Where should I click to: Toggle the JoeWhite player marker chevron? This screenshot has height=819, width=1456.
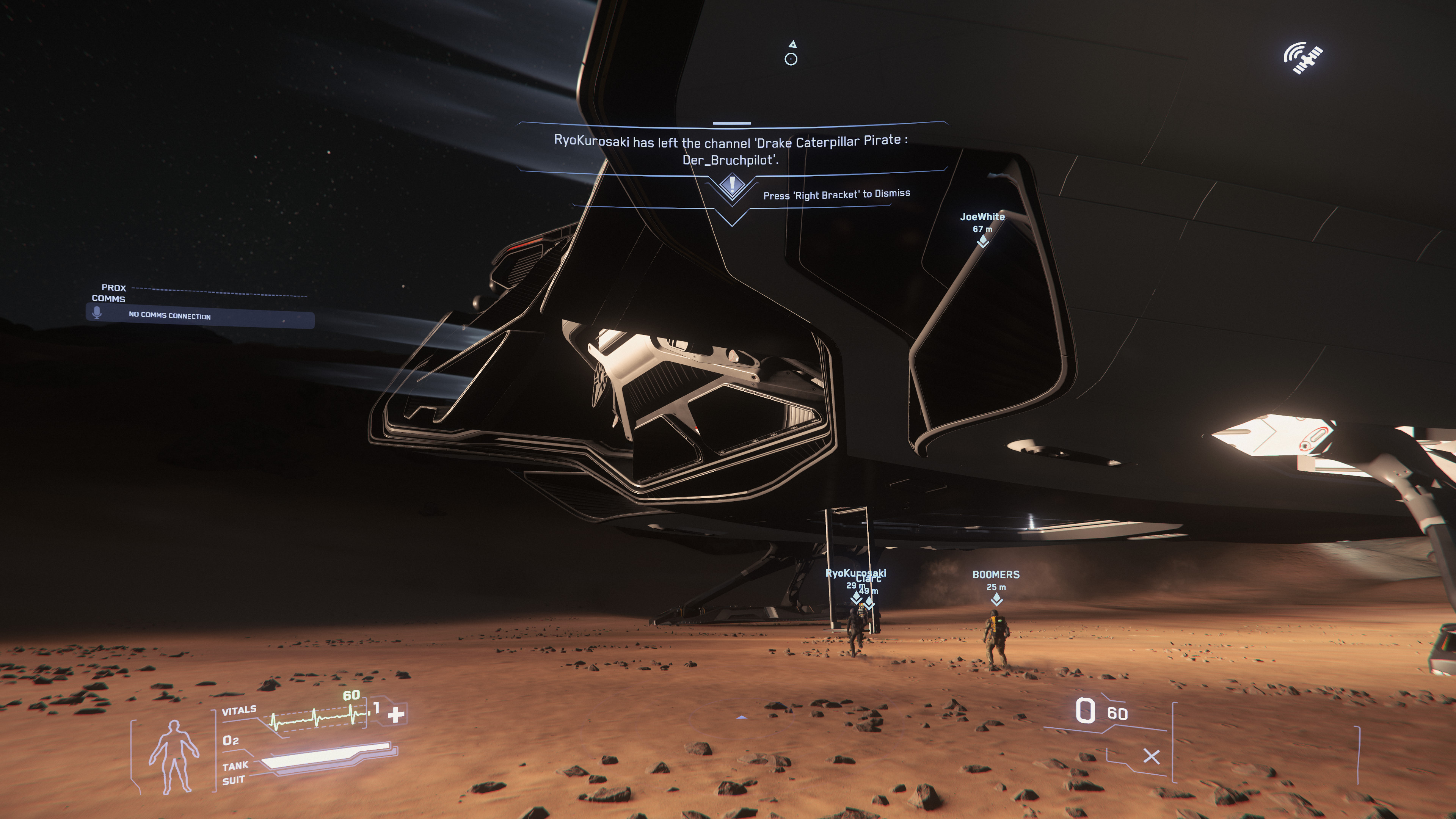click(984, 242)
